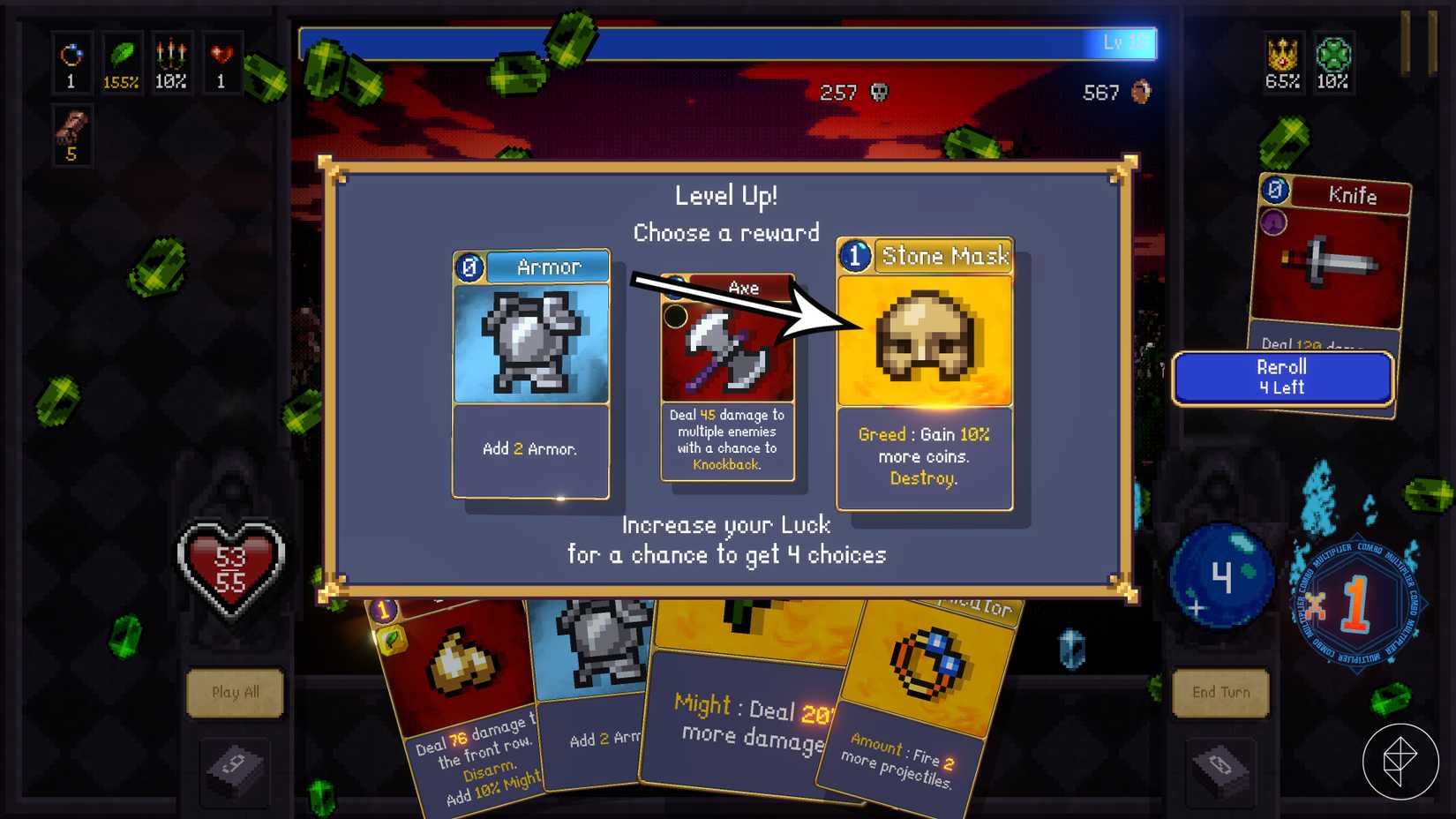The width and height of the screenshot is (1456, 819).
Task: Open the gauntlet item showing 5
Action: [x=71, y=132]
